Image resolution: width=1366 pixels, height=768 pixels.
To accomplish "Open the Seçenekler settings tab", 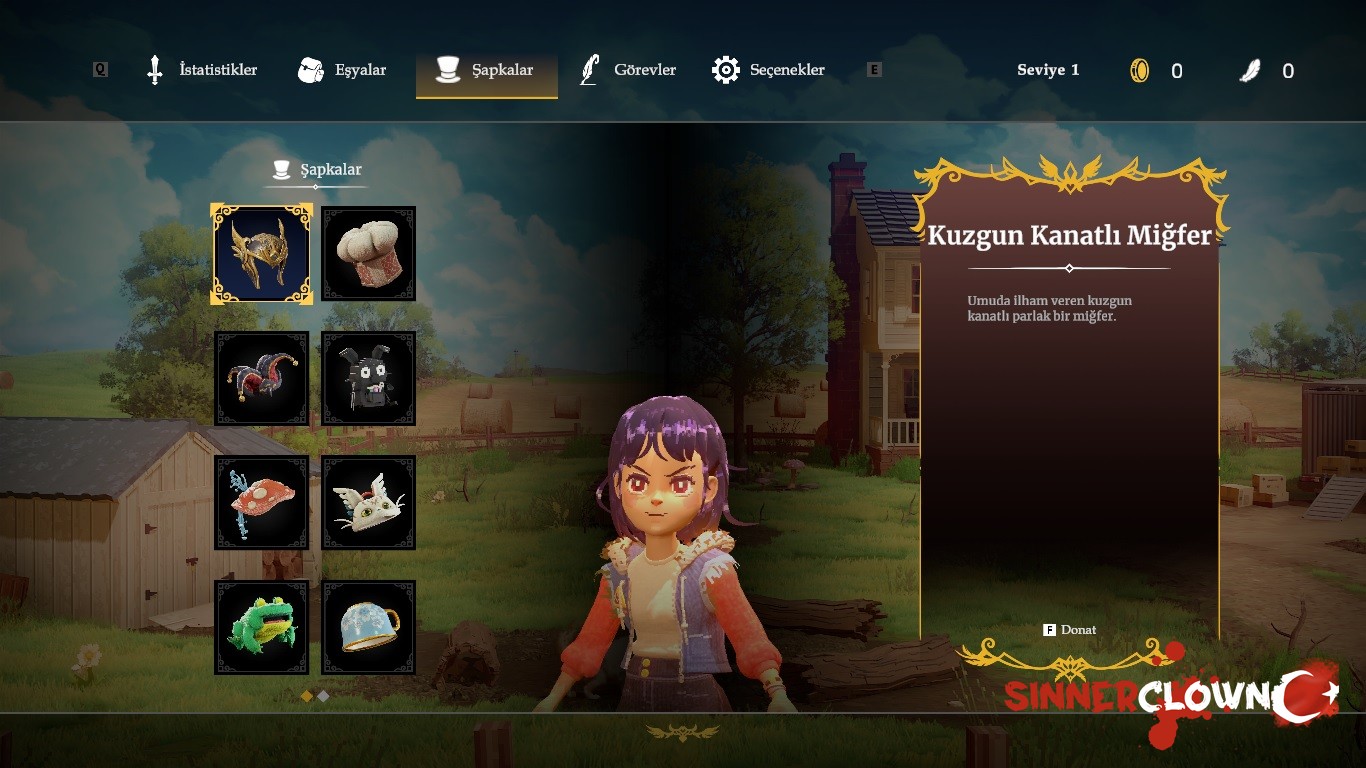I will [x=769, y=70].
